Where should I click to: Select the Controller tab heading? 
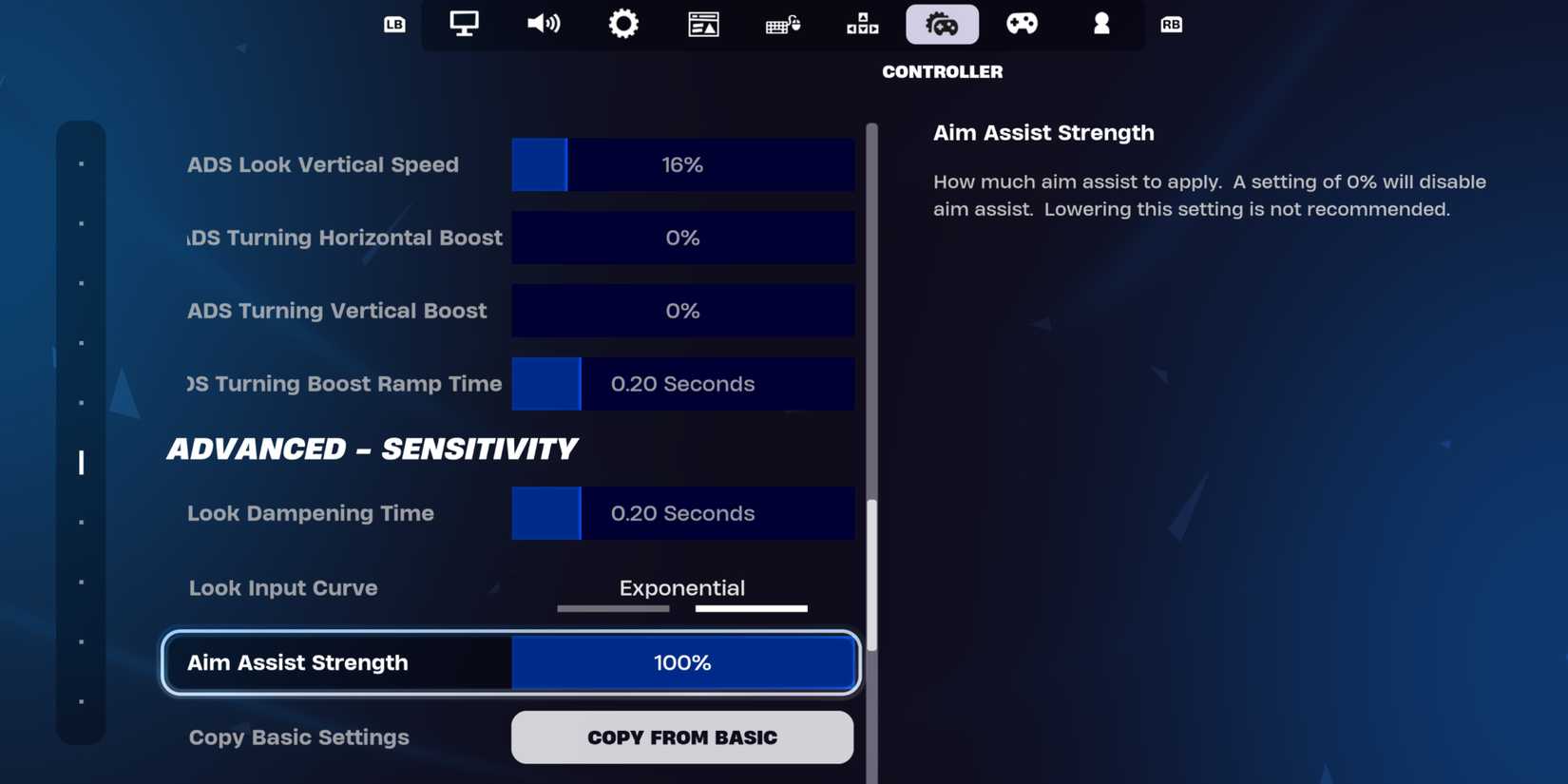942,70
